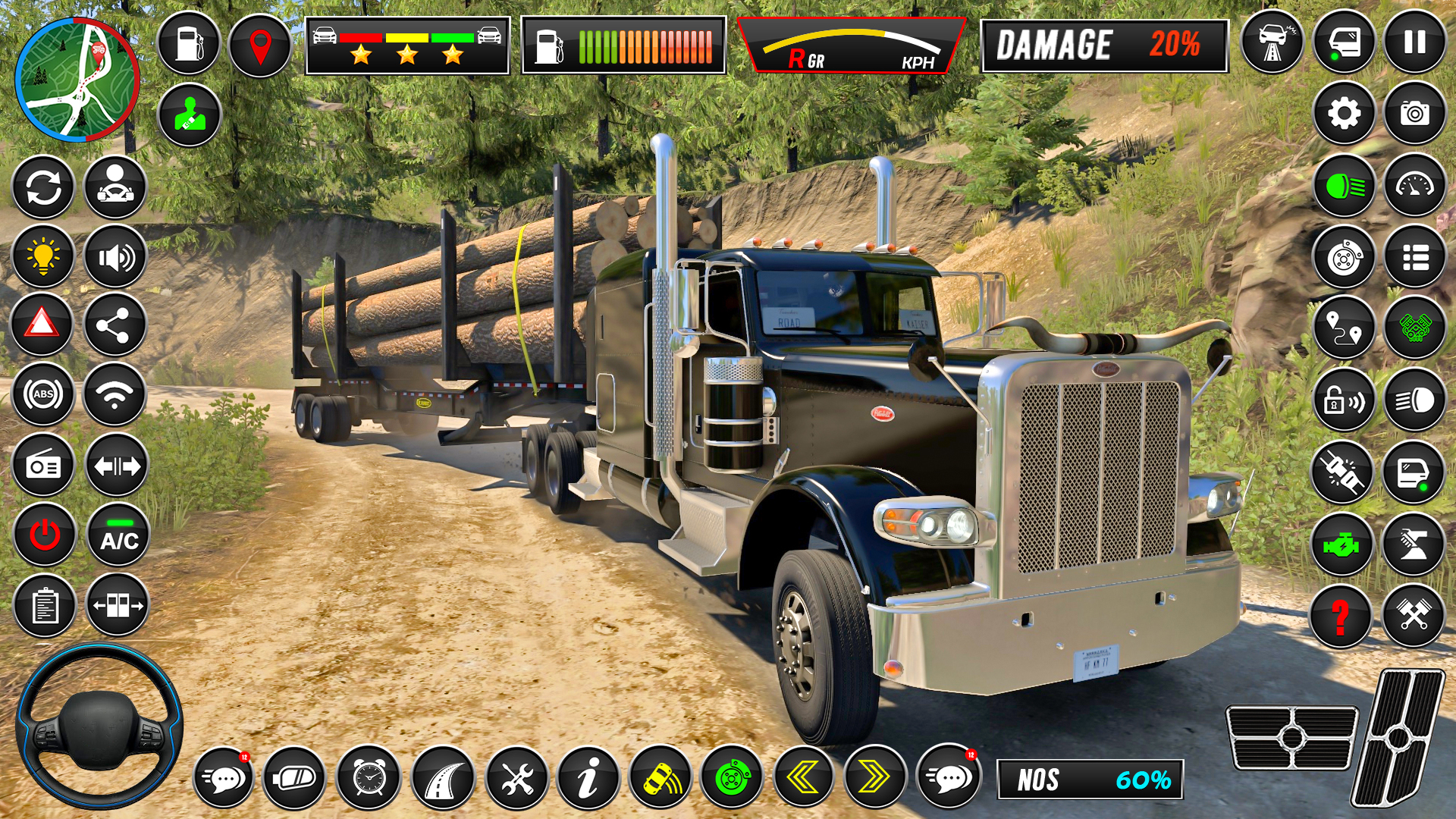
Task: Tap the fuel pump button
Action: [x=189, y=44]
